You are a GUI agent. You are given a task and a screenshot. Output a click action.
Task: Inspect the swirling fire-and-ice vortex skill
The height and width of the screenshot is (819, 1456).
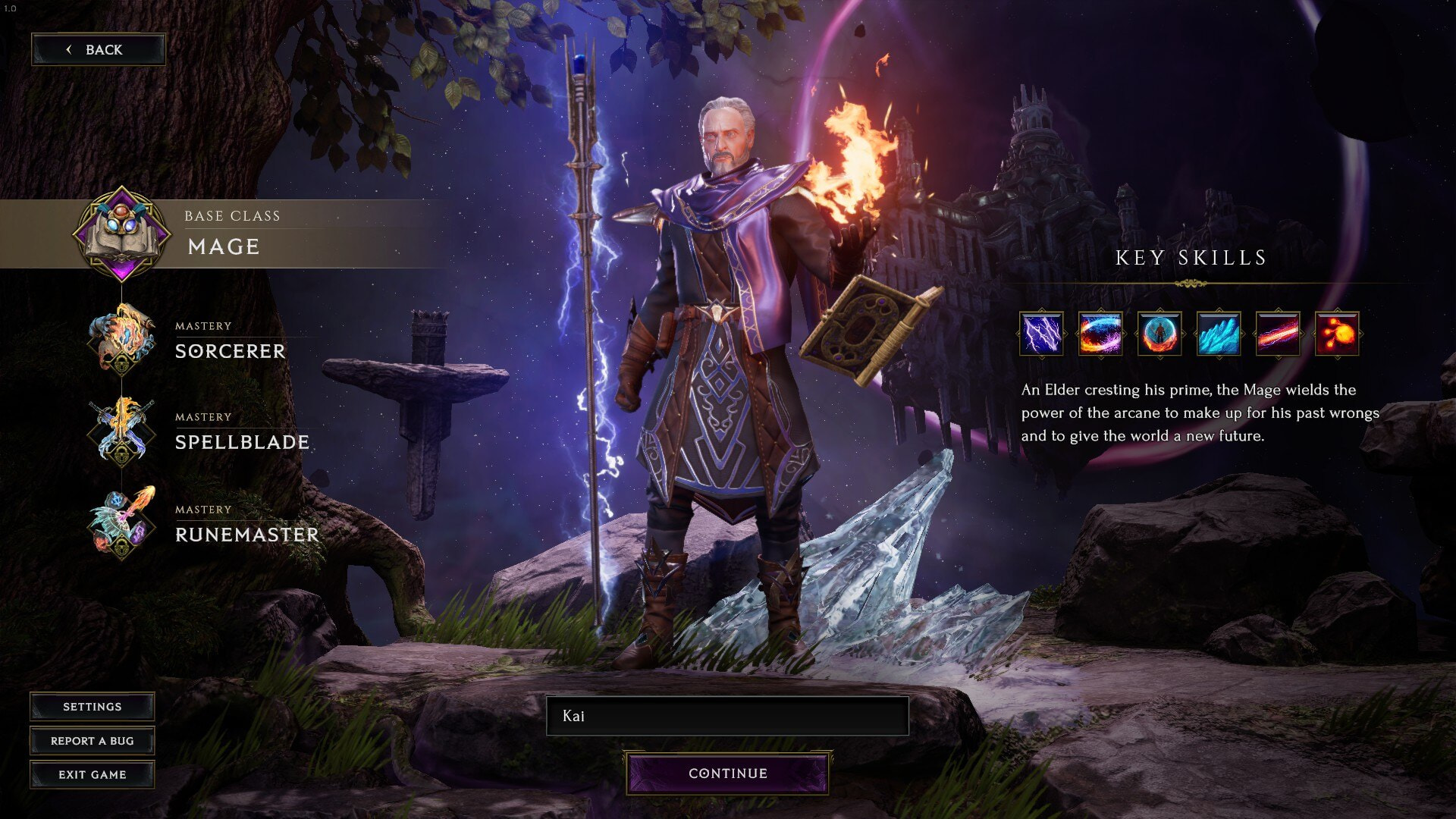tap(1100, 334)
